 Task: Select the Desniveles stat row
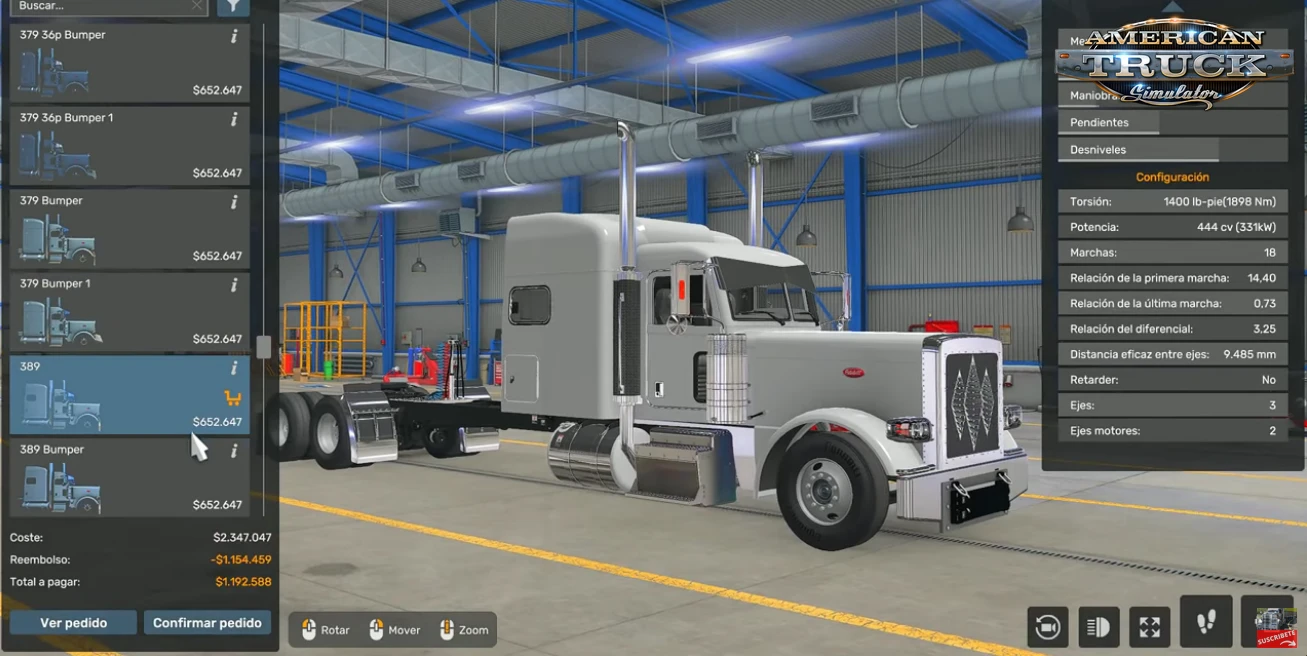1137,150
